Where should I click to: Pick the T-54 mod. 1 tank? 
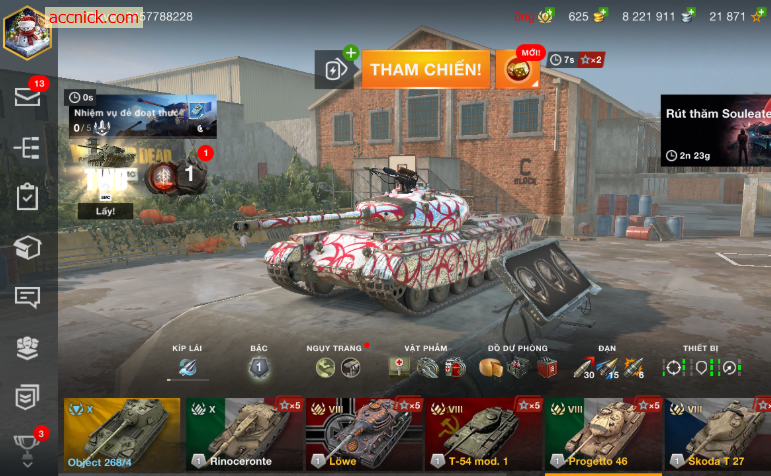tap(484, 434)
